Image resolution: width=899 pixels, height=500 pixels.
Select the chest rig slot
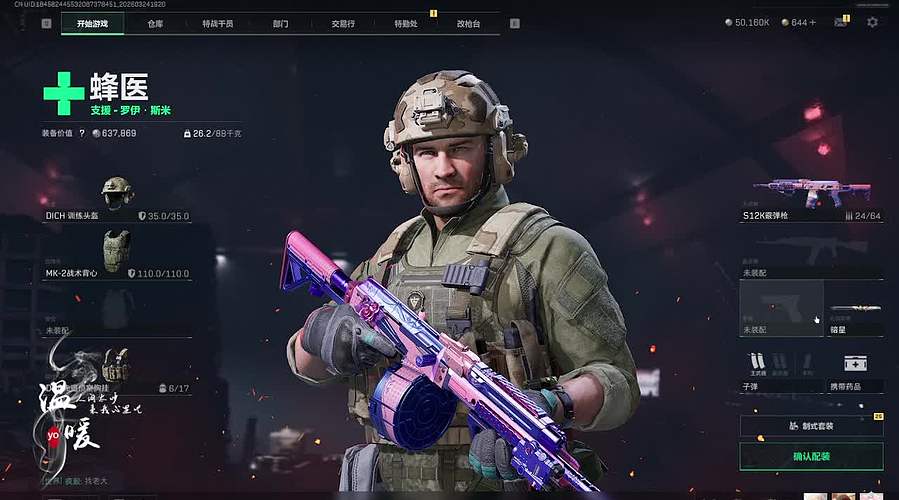point(116,369)
